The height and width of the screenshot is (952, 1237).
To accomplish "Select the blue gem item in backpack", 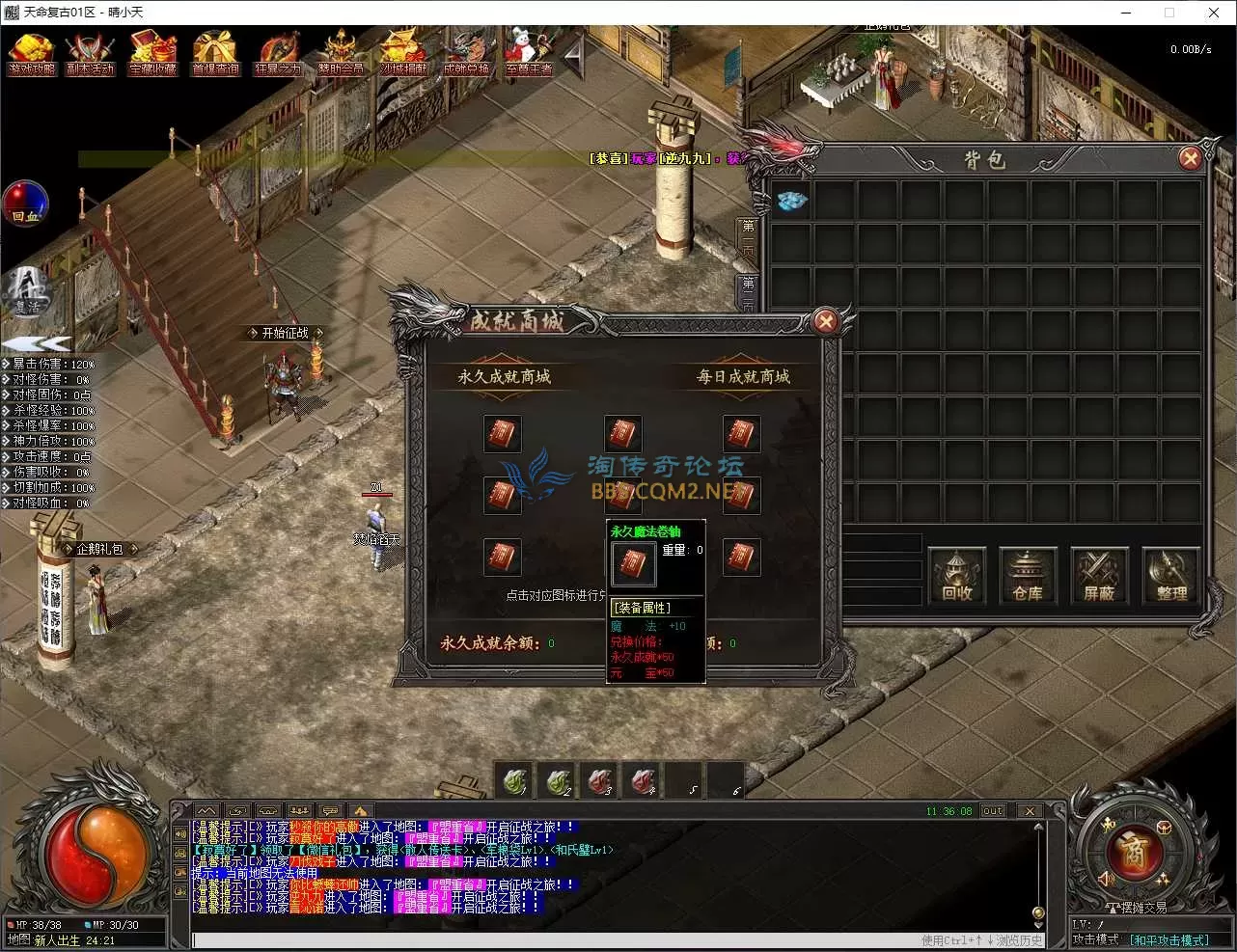I will tap(792, 201).
